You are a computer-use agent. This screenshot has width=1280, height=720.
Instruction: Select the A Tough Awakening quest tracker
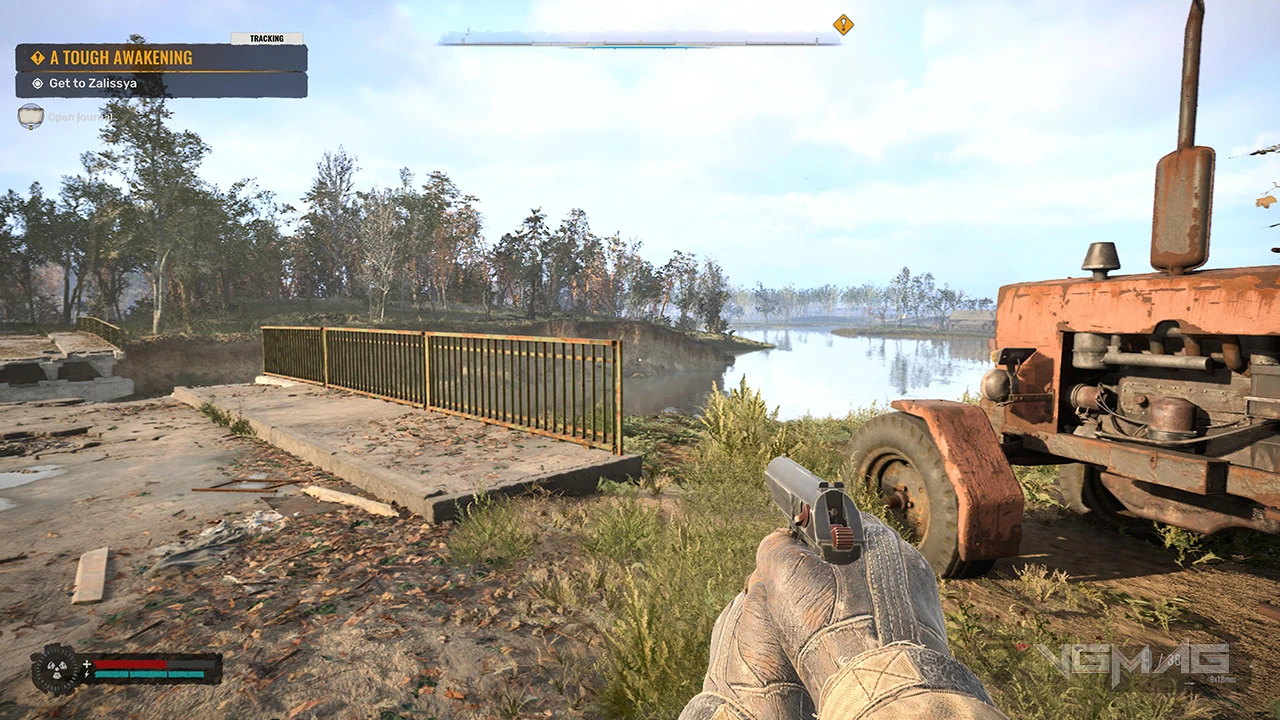(160, 58)
